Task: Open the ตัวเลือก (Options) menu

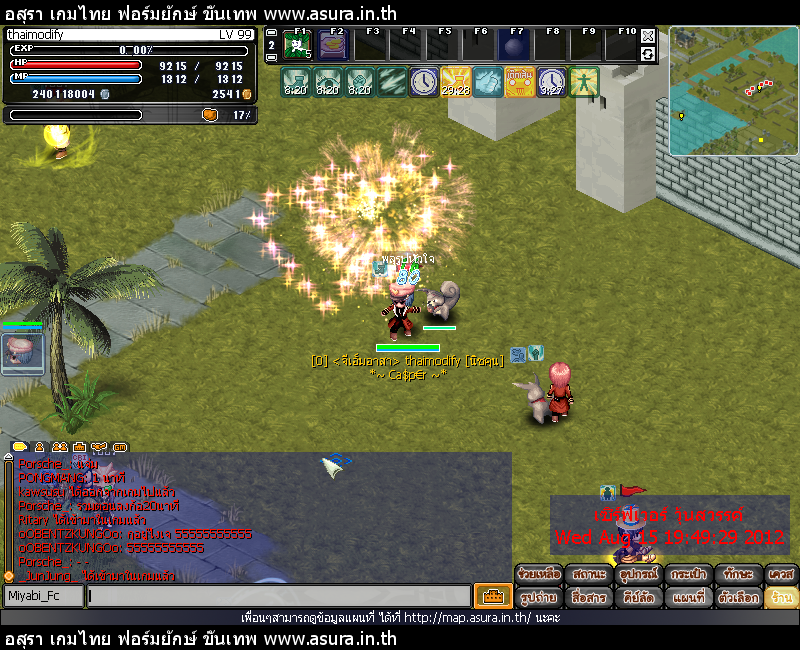Action: point(738,597)
